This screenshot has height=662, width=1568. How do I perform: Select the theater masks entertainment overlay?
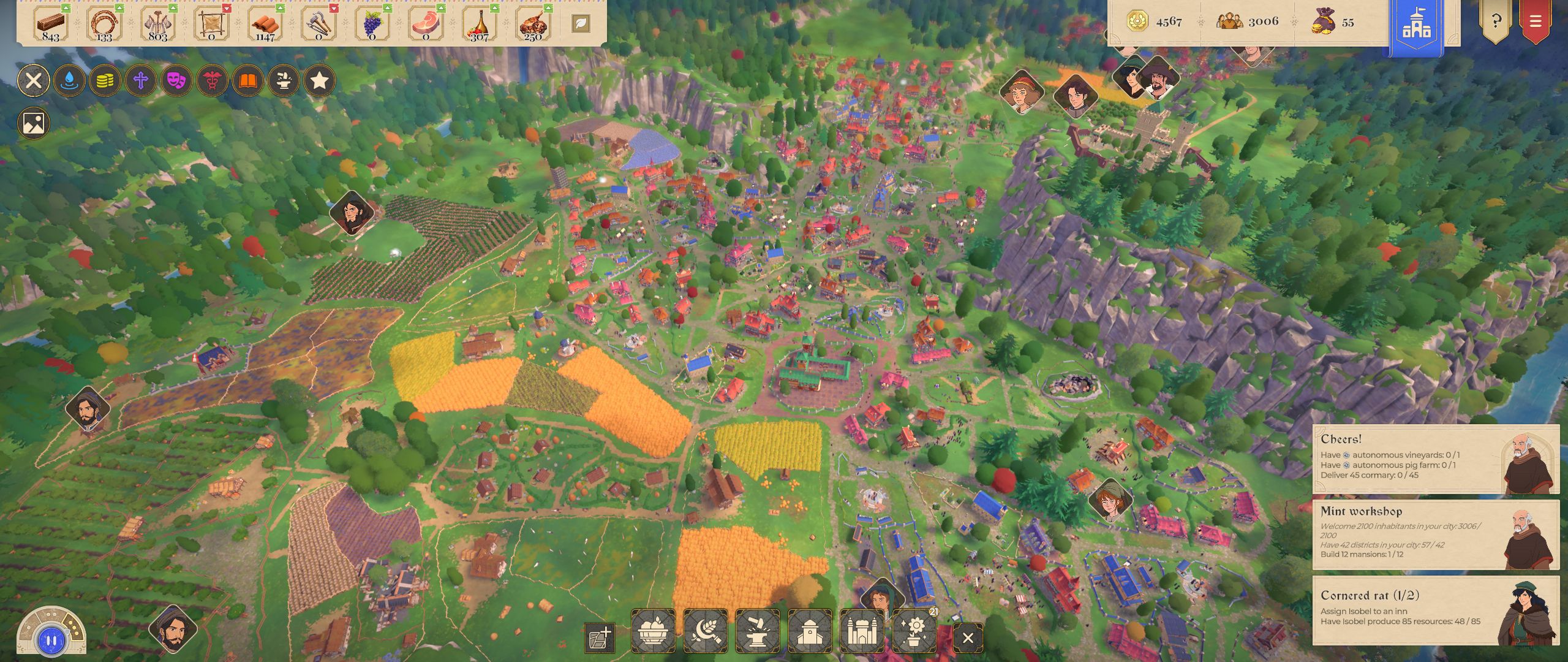[x=176, y=80]
